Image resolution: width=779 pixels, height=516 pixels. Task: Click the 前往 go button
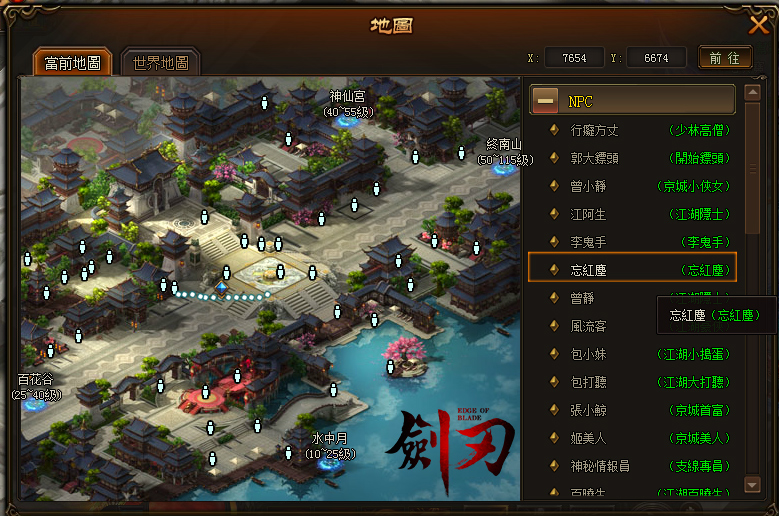pyautogui.click(x=725, y=58)
